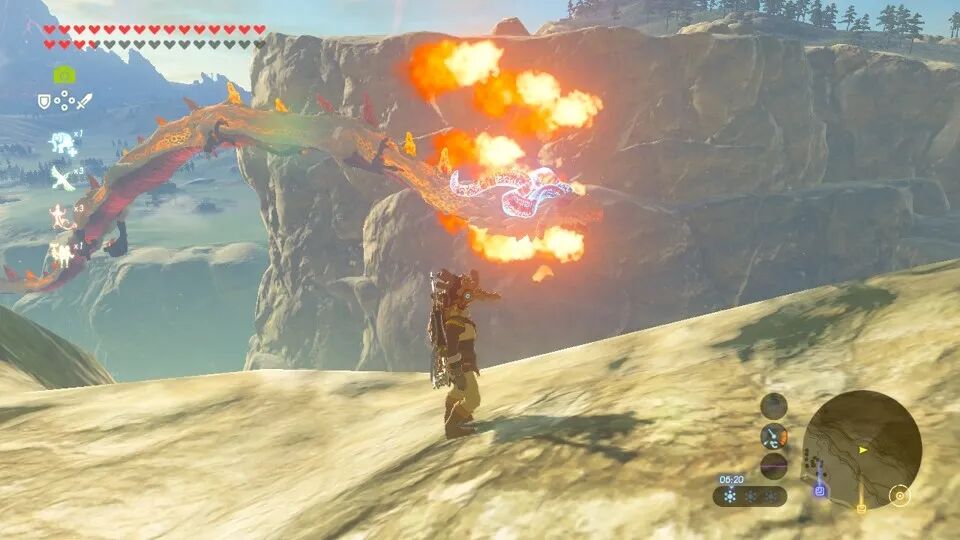This screenshot has width=960, height=540.
Task: Select the blue shrine marker on minimap
Action: tap(820, 491)
